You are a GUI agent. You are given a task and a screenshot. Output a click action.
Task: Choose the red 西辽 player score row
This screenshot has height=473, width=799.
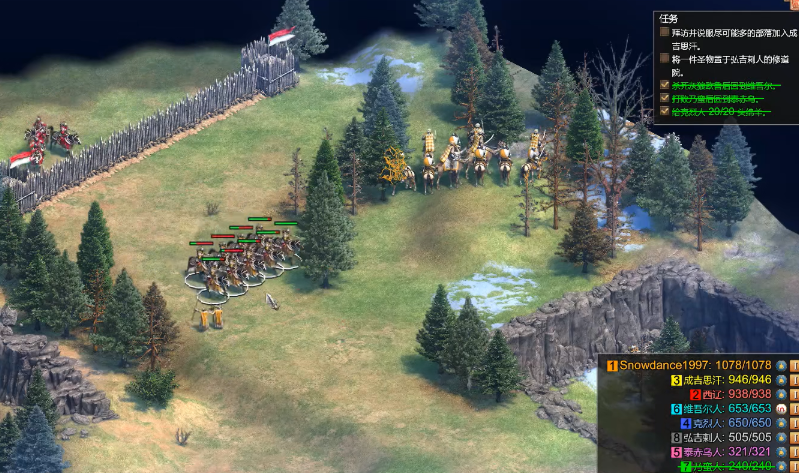733,394
